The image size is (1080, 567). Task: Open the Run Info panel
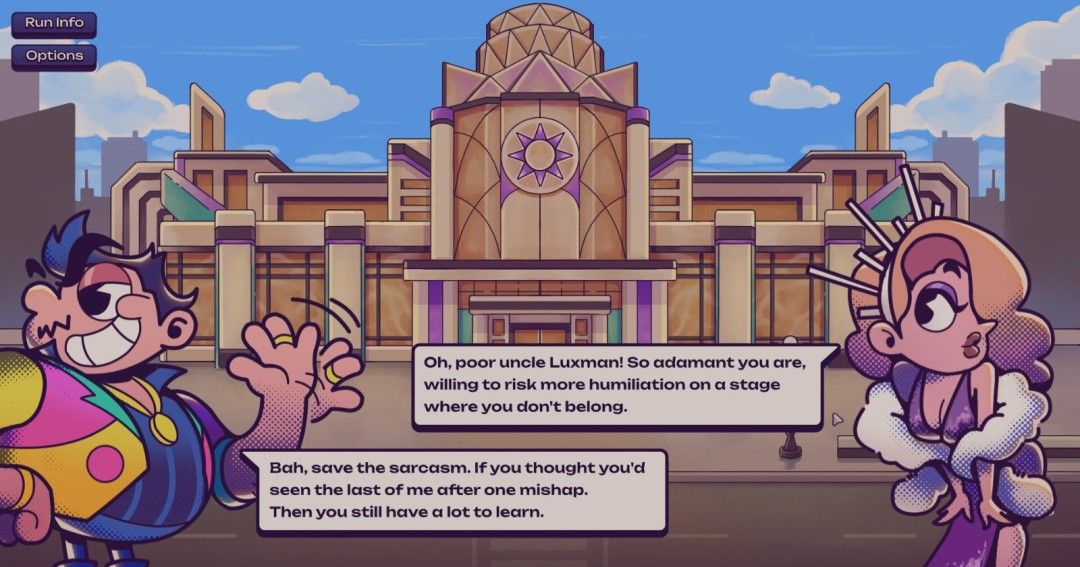click(x=54, y=22)
